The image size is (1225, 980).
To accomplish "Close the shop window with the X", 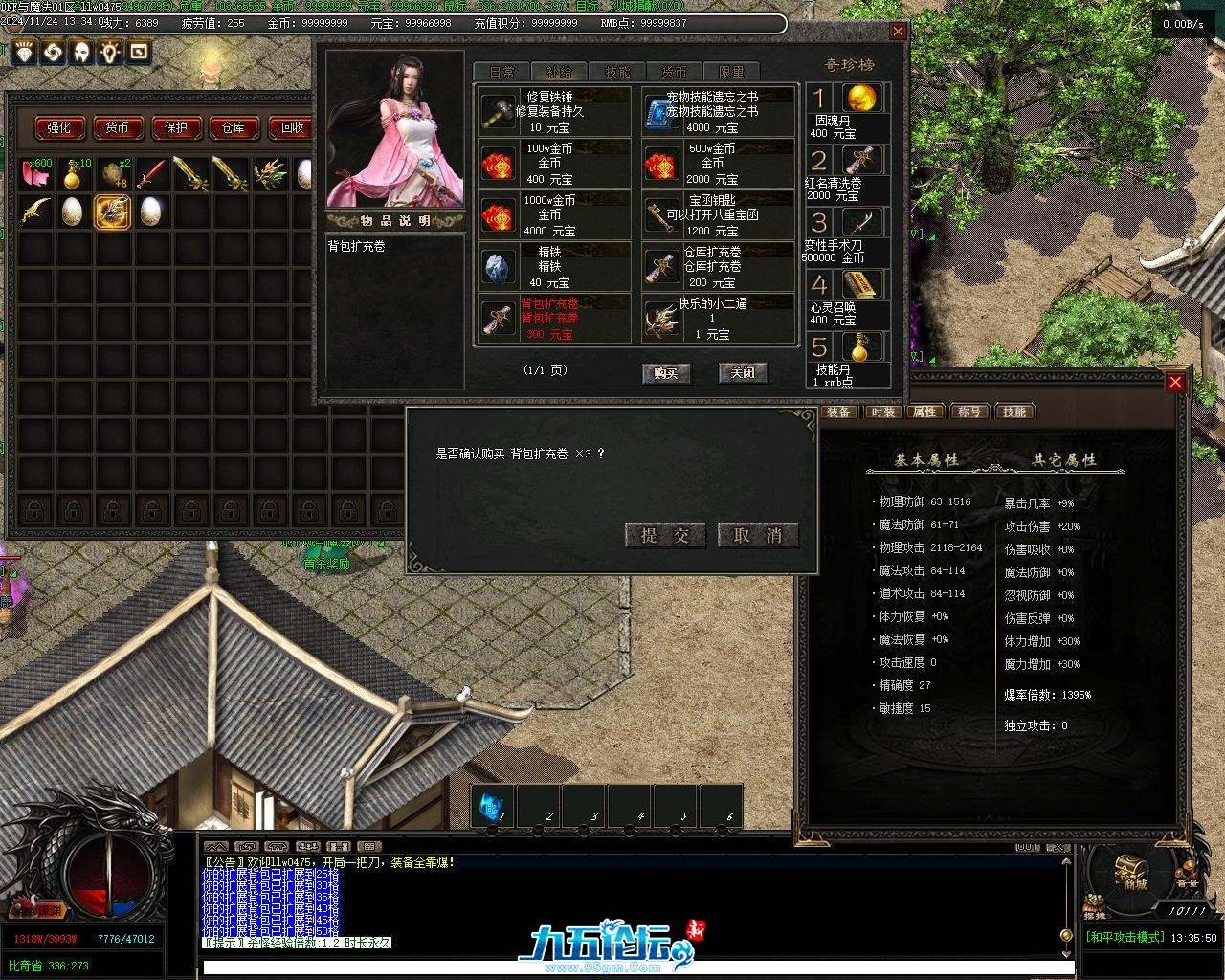I will tap(898, 32).
